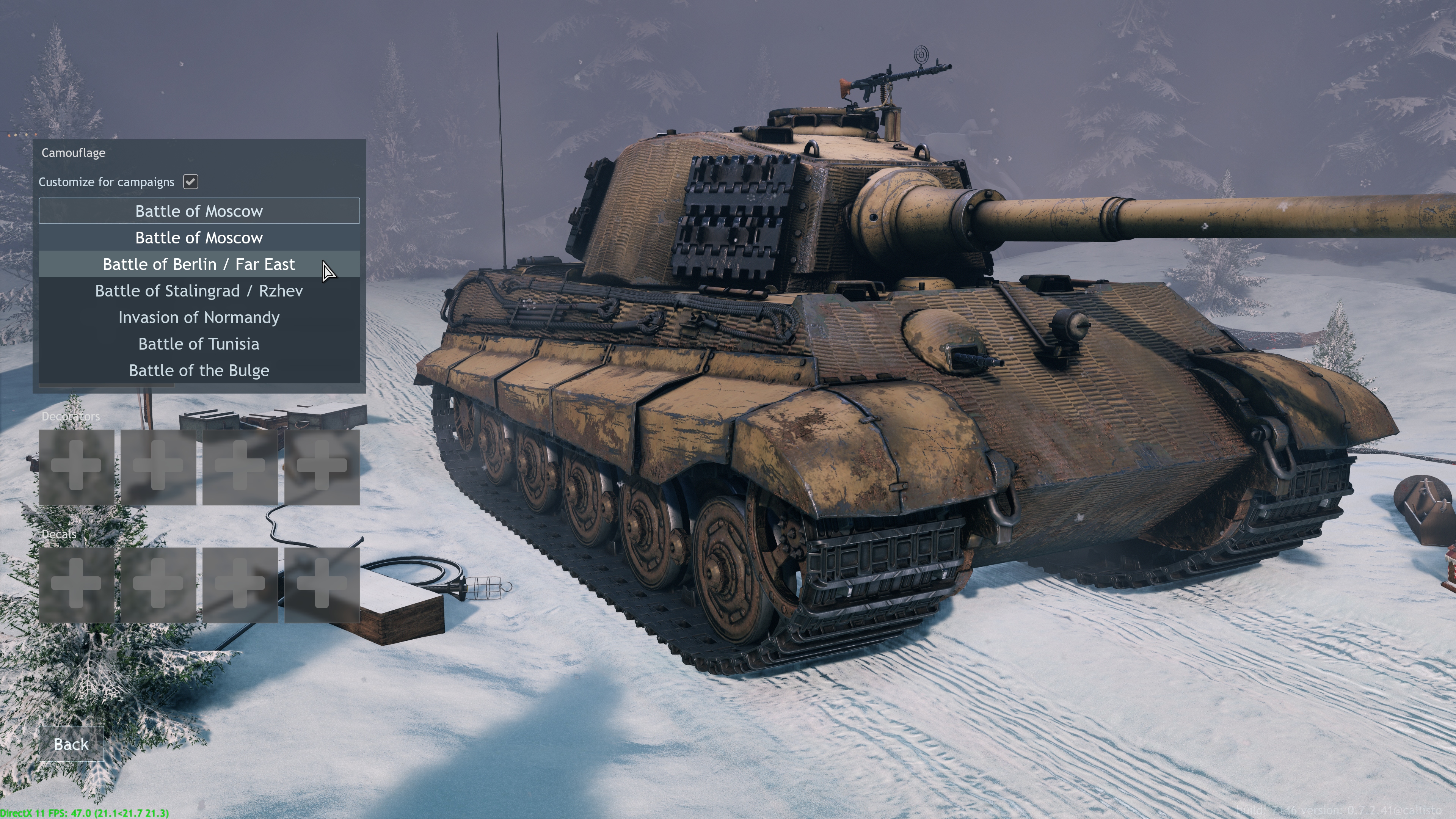Toggle the Customize for campaigns checkbox
Image resolution: width=1456 pixels, height=819 pixels.
tap(190, 182)
